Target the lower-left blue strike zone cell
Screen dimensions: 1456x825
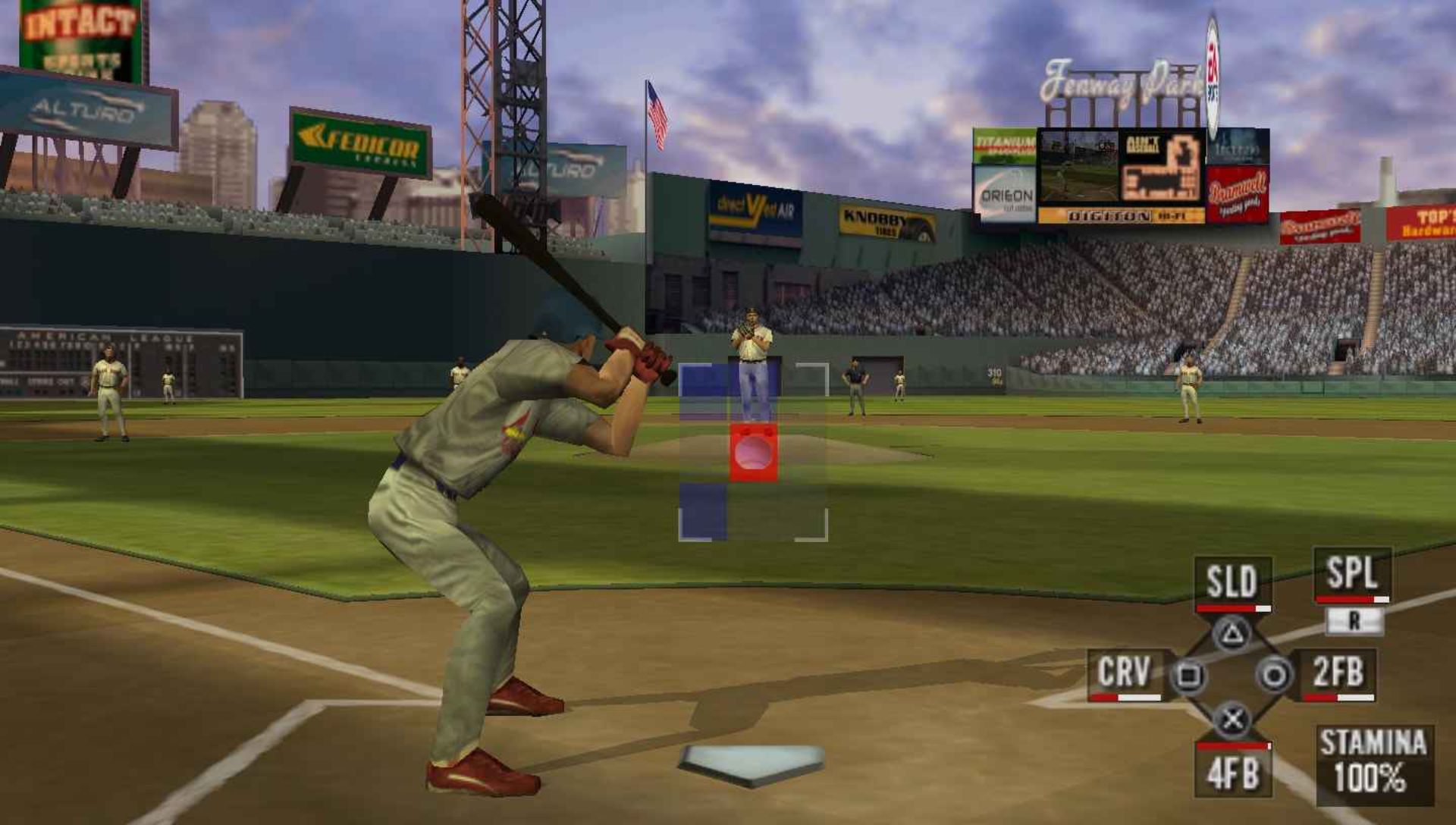coord(703,511)
